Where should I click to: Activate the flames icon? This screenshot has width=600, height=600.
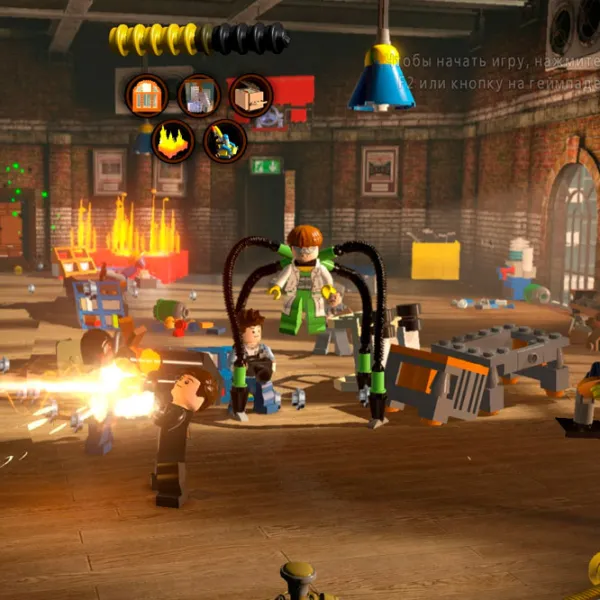172,141
